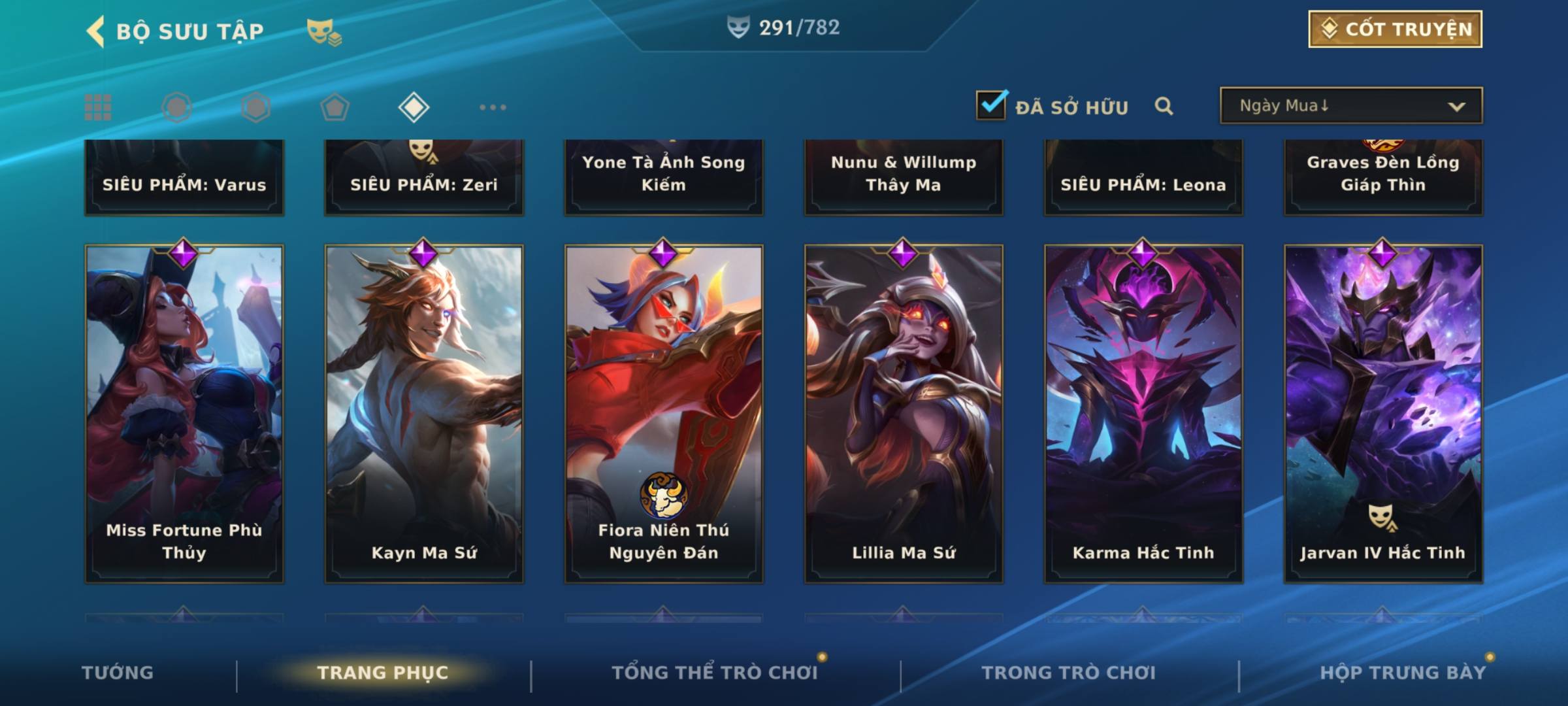
Task: Switch to the Tướng tab
Action: pos(118,673)
